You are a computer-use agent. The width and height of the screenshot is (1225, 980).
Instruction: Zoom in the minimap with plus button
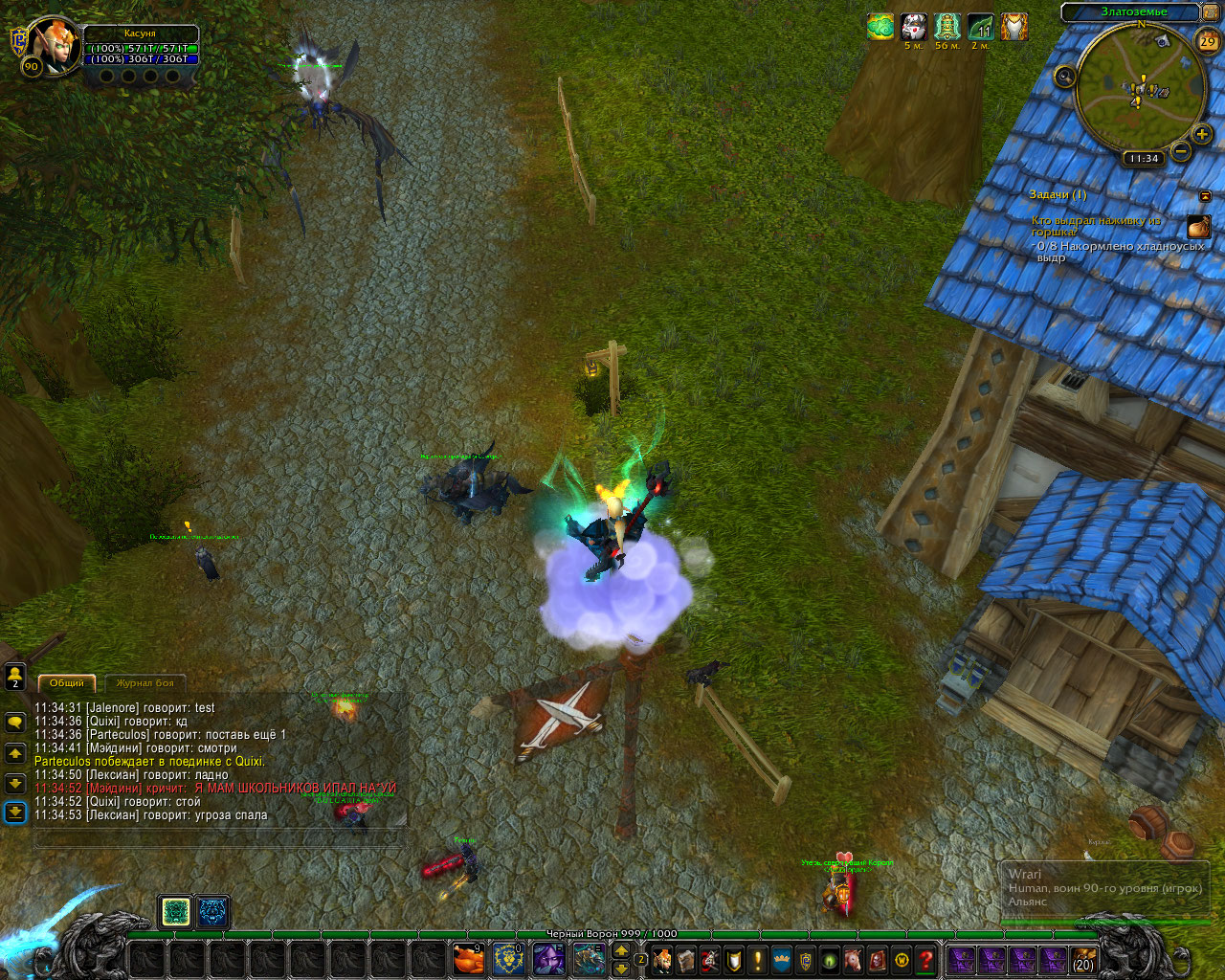click(x=1202, y=135)
